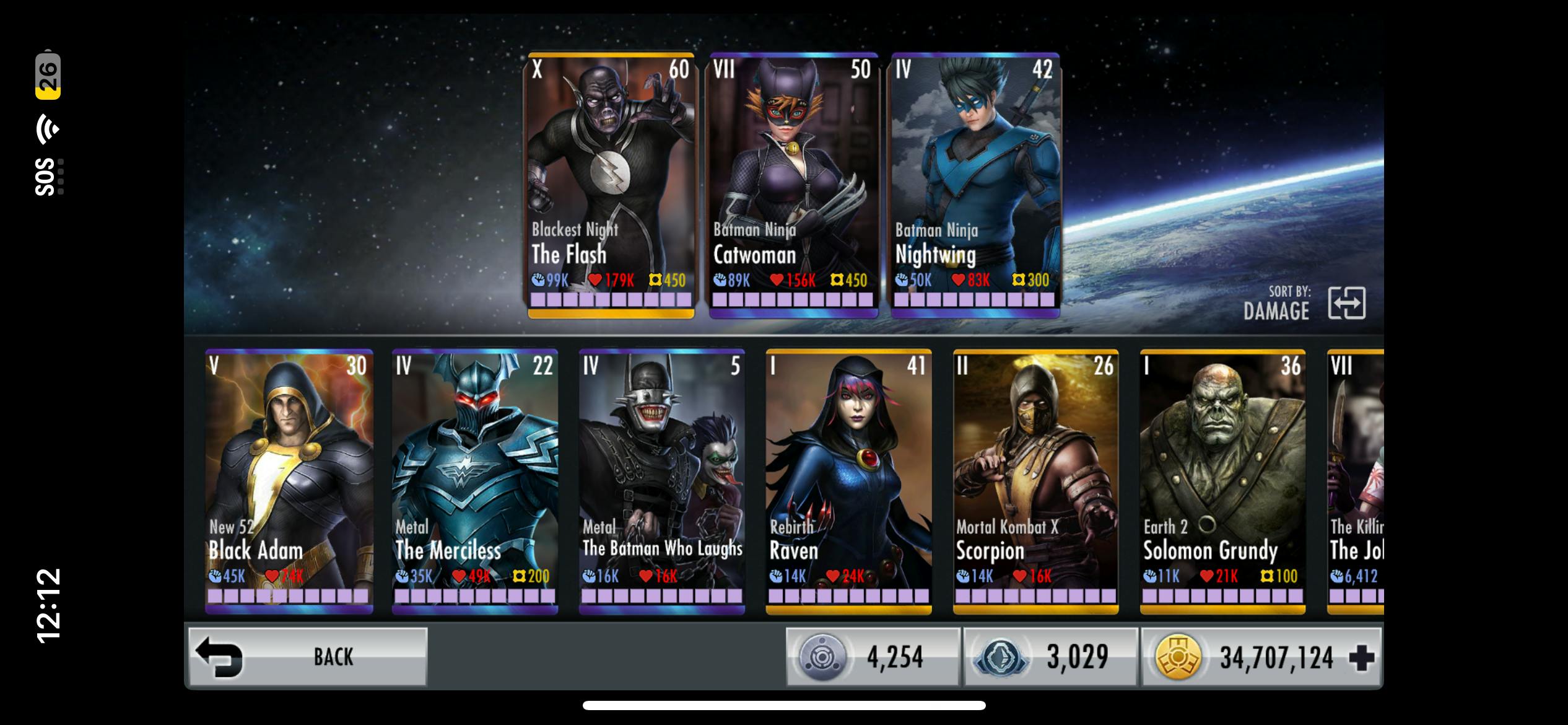Choose the Metal The Merciless card
Viewport: 1568px width, 725px height.
[x=475, y=481]
